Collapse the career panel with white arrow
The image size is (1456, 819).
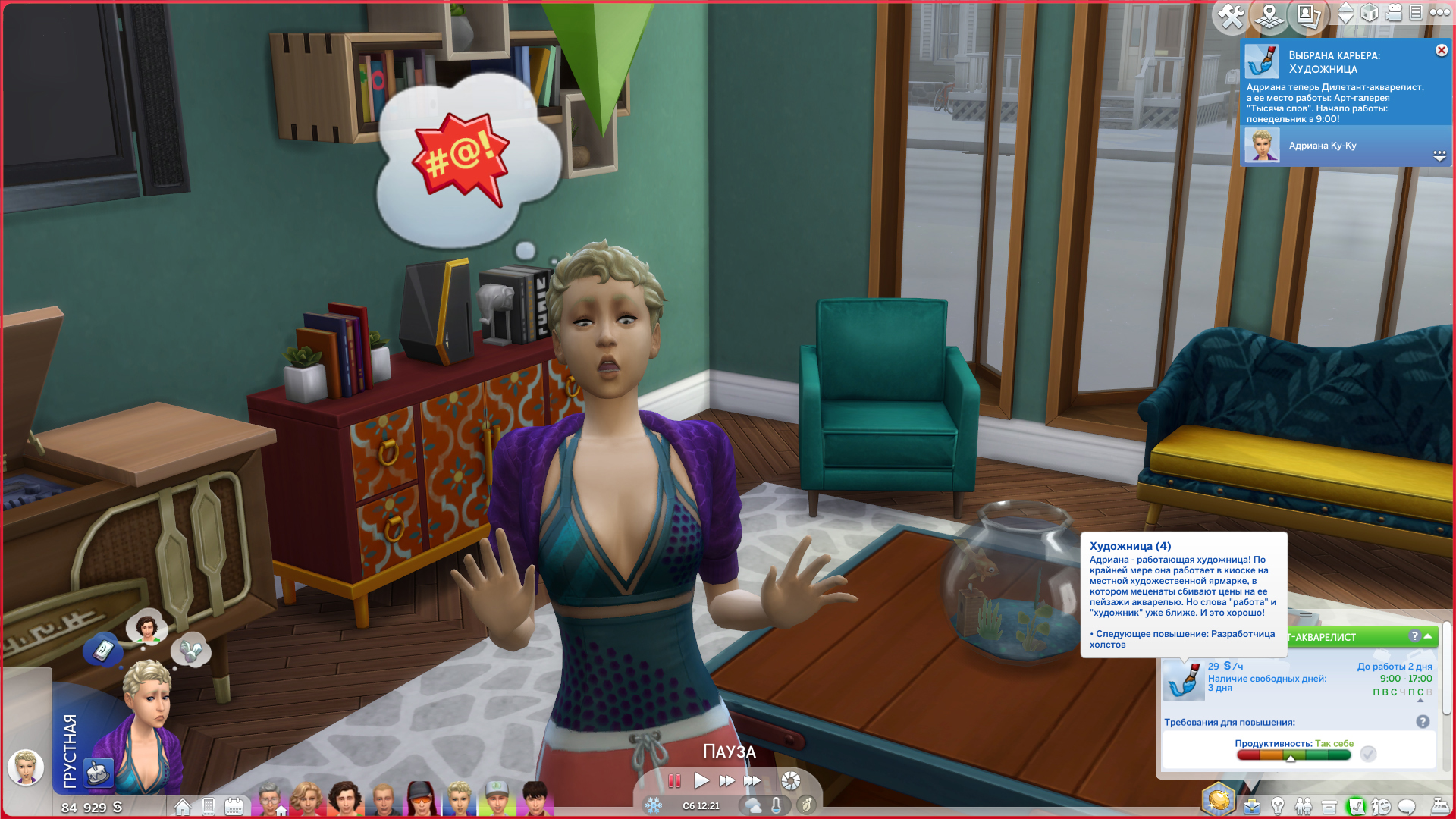[1428, 636]
